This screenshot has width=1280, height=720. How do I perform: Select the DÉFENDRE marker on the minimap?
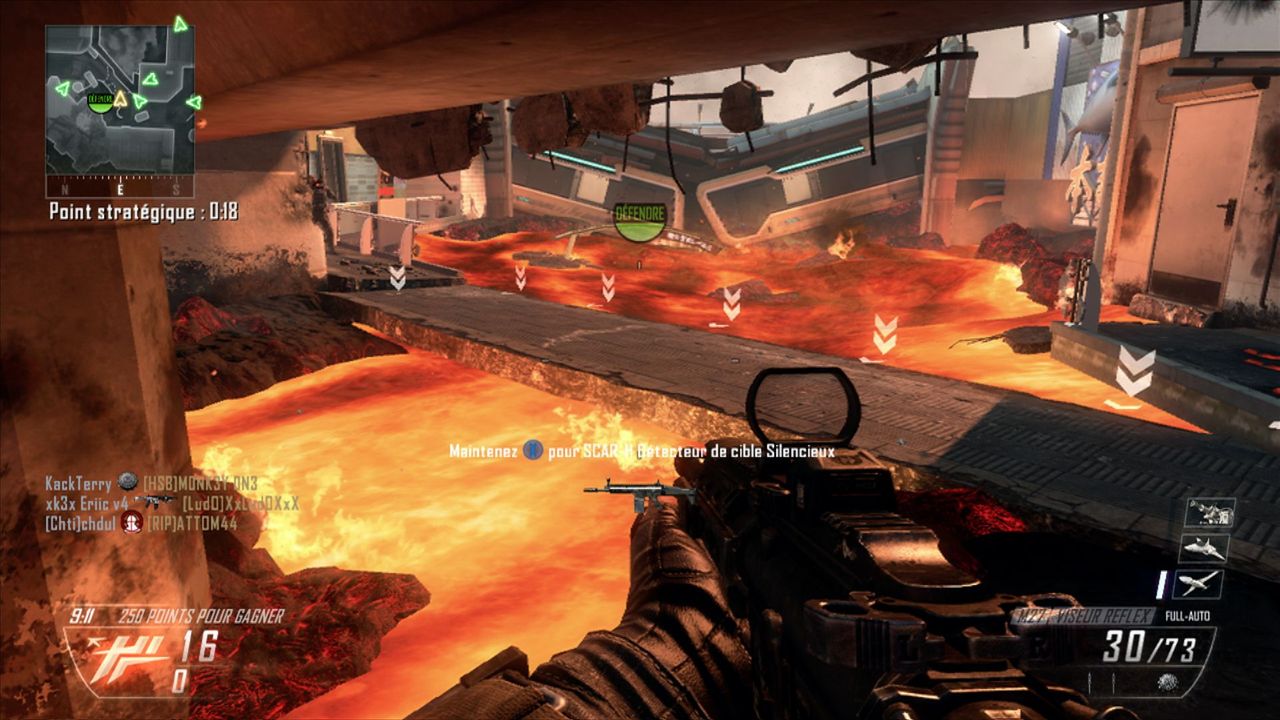[100, 99]
